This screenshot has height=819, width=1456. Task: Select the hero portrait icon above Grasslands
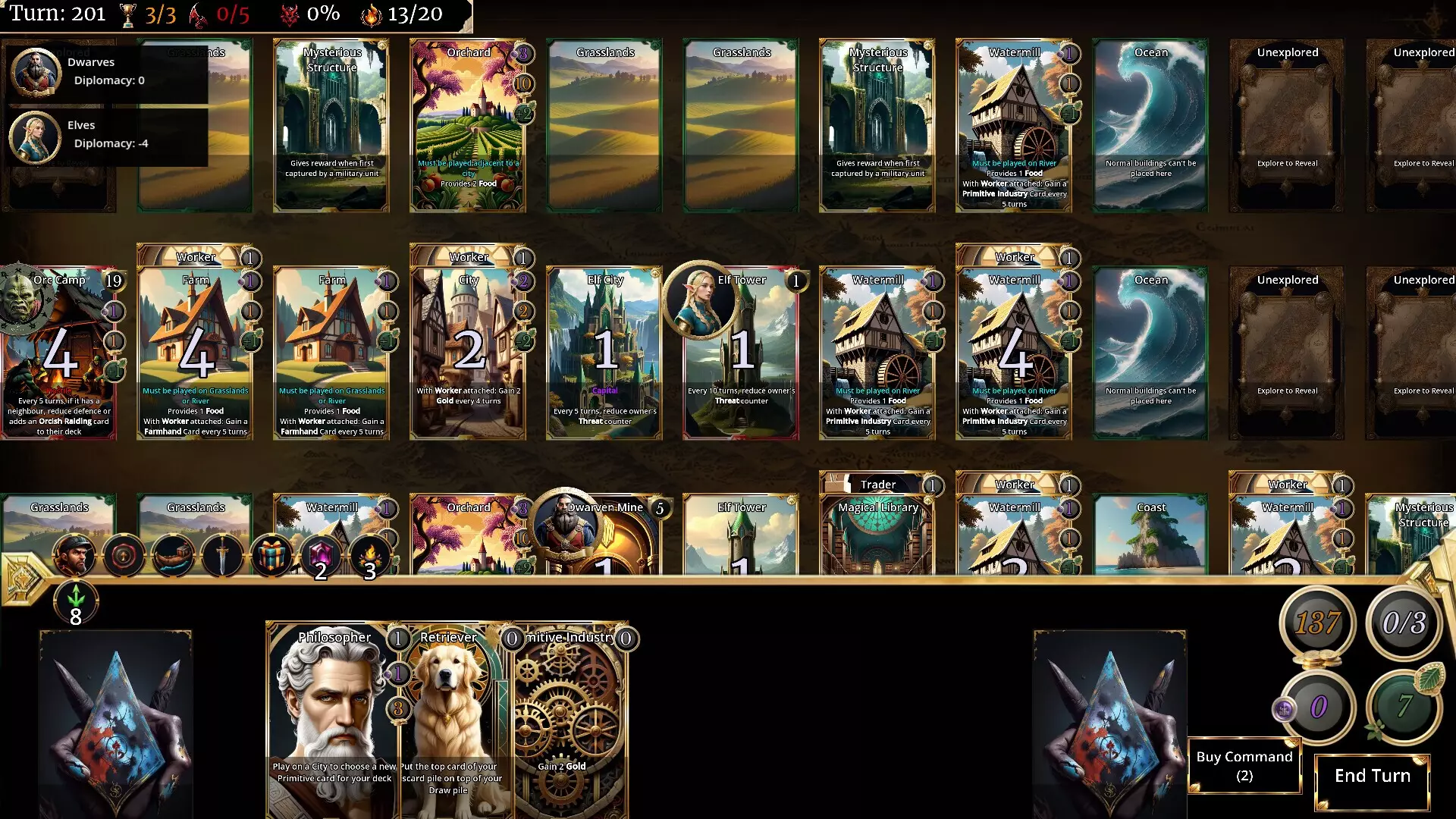click(x=73, y=554)
